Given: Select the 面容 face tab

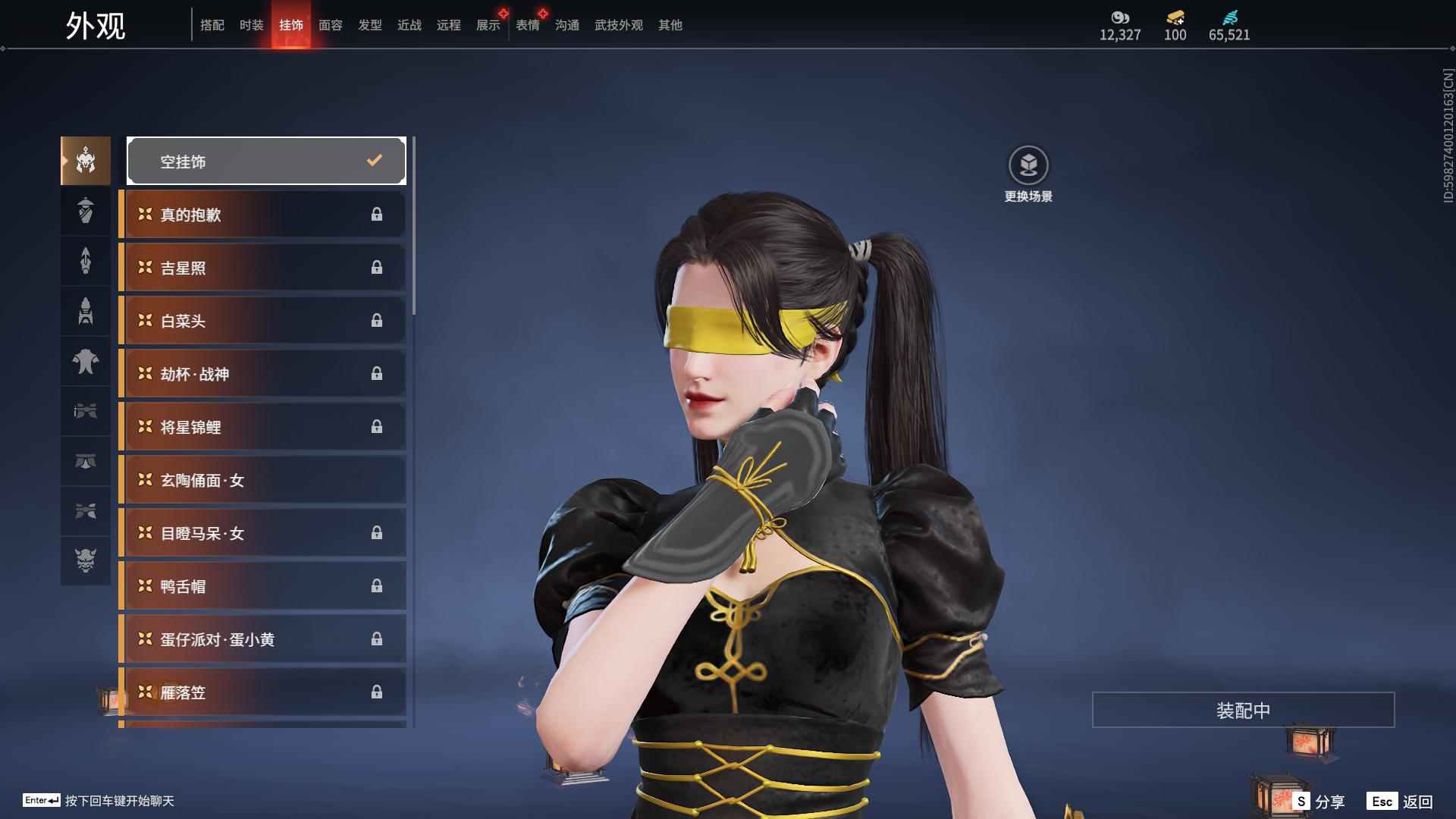Looking at the screenshot, I should (x=331, y=25).
